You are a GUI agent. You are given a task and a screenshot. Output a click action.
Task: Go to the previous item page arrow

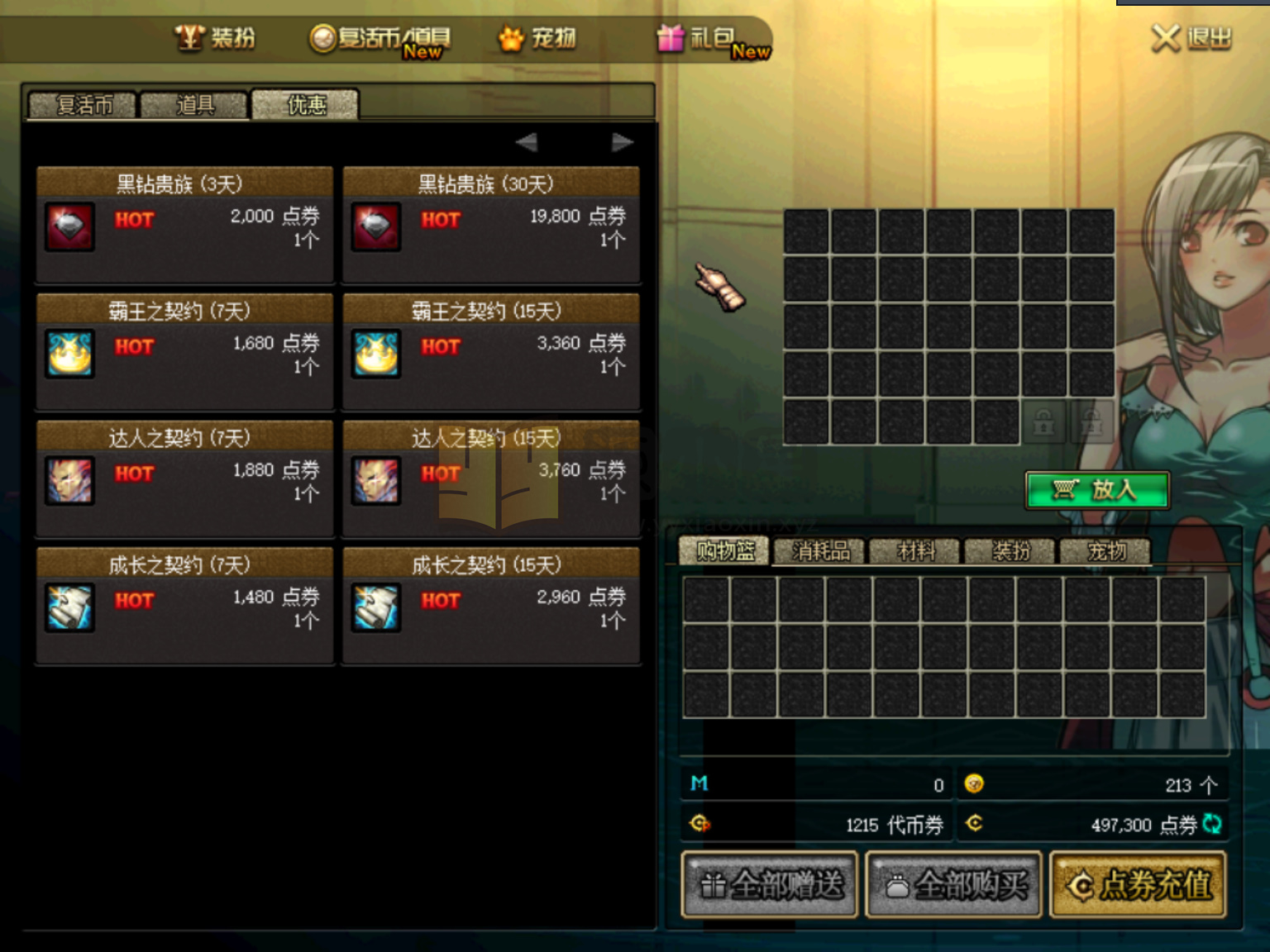tap(527, 143)
